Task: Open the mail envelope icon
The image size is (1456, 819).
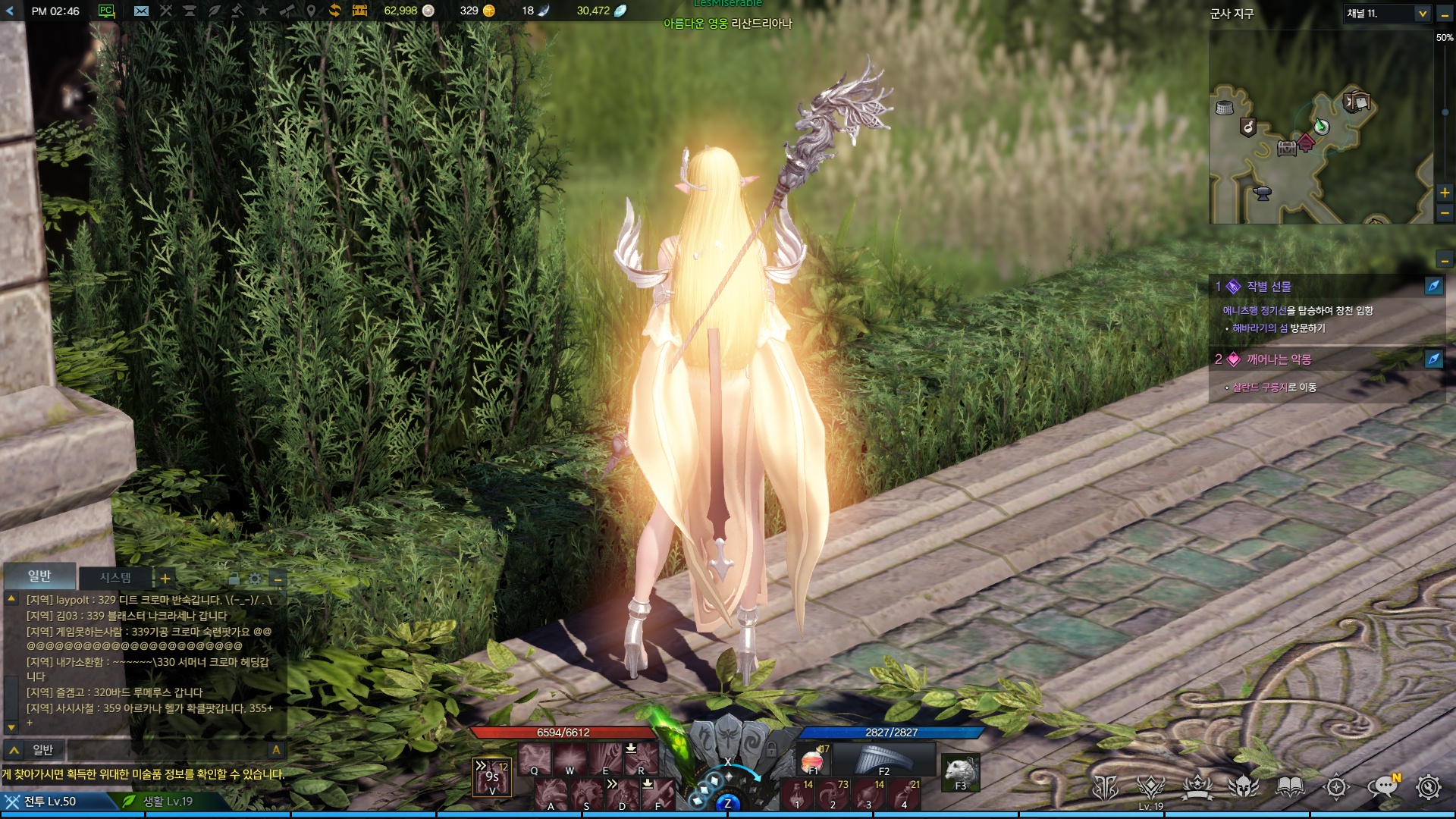Action: pyautogui.click(x=141, y=11)
